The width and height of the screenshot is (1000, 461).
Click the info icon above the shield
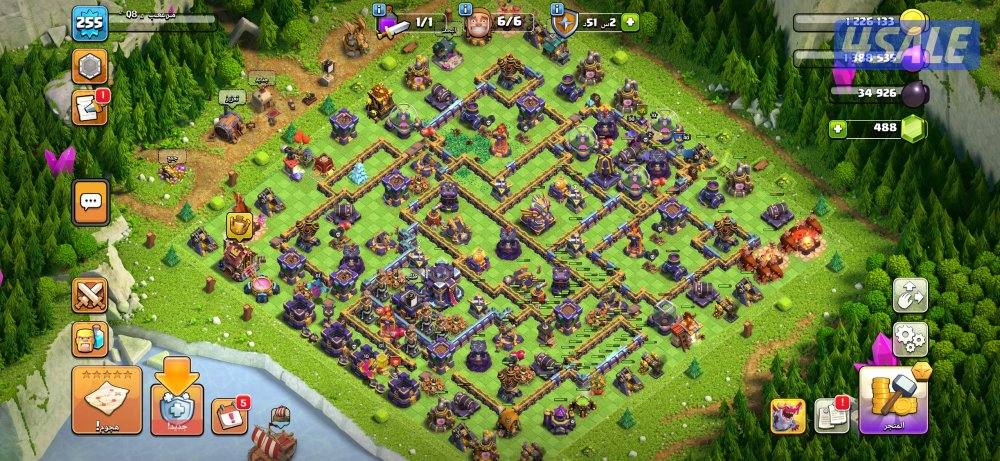[x=558, y=9]
